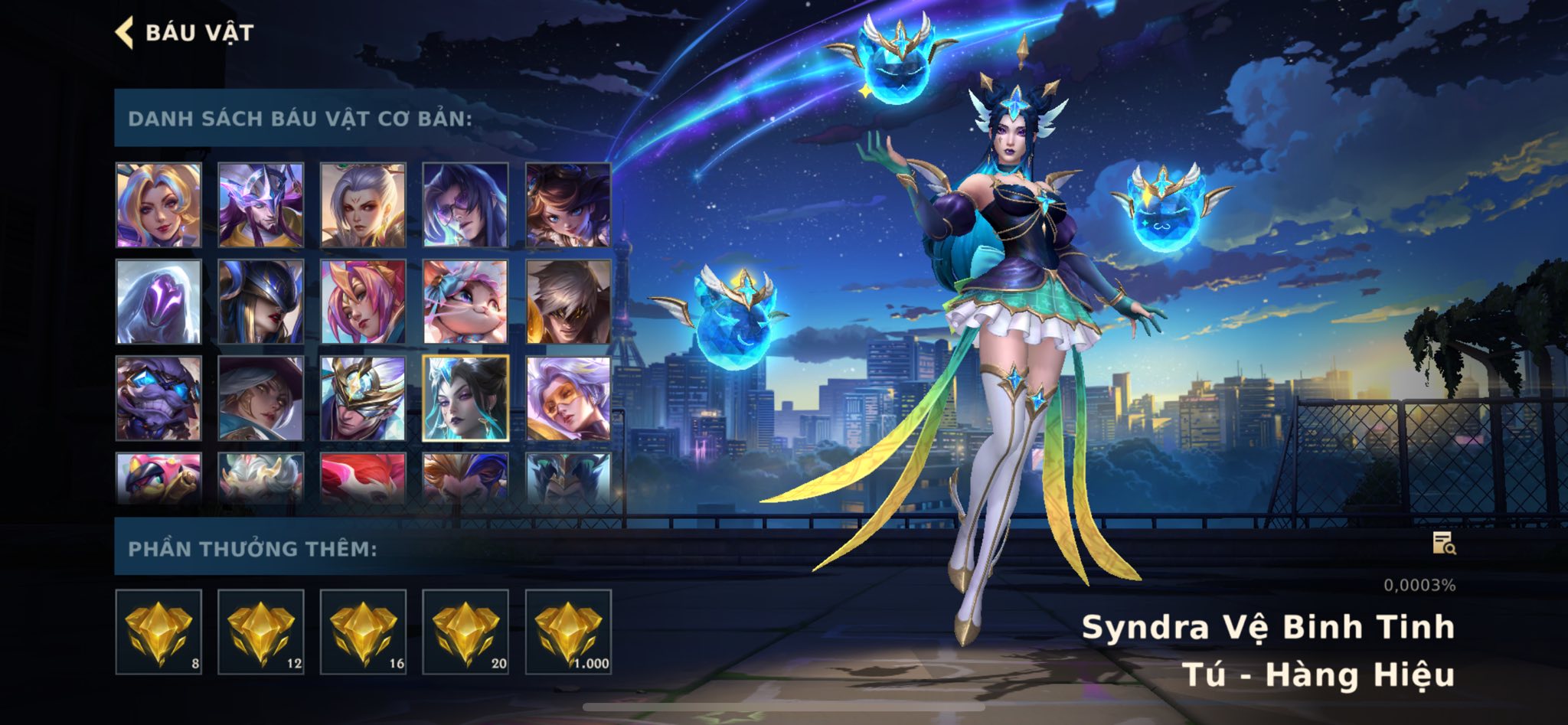Choose the white-haired woman with orange visor
1568x725 pixels.
pos(568,398)
